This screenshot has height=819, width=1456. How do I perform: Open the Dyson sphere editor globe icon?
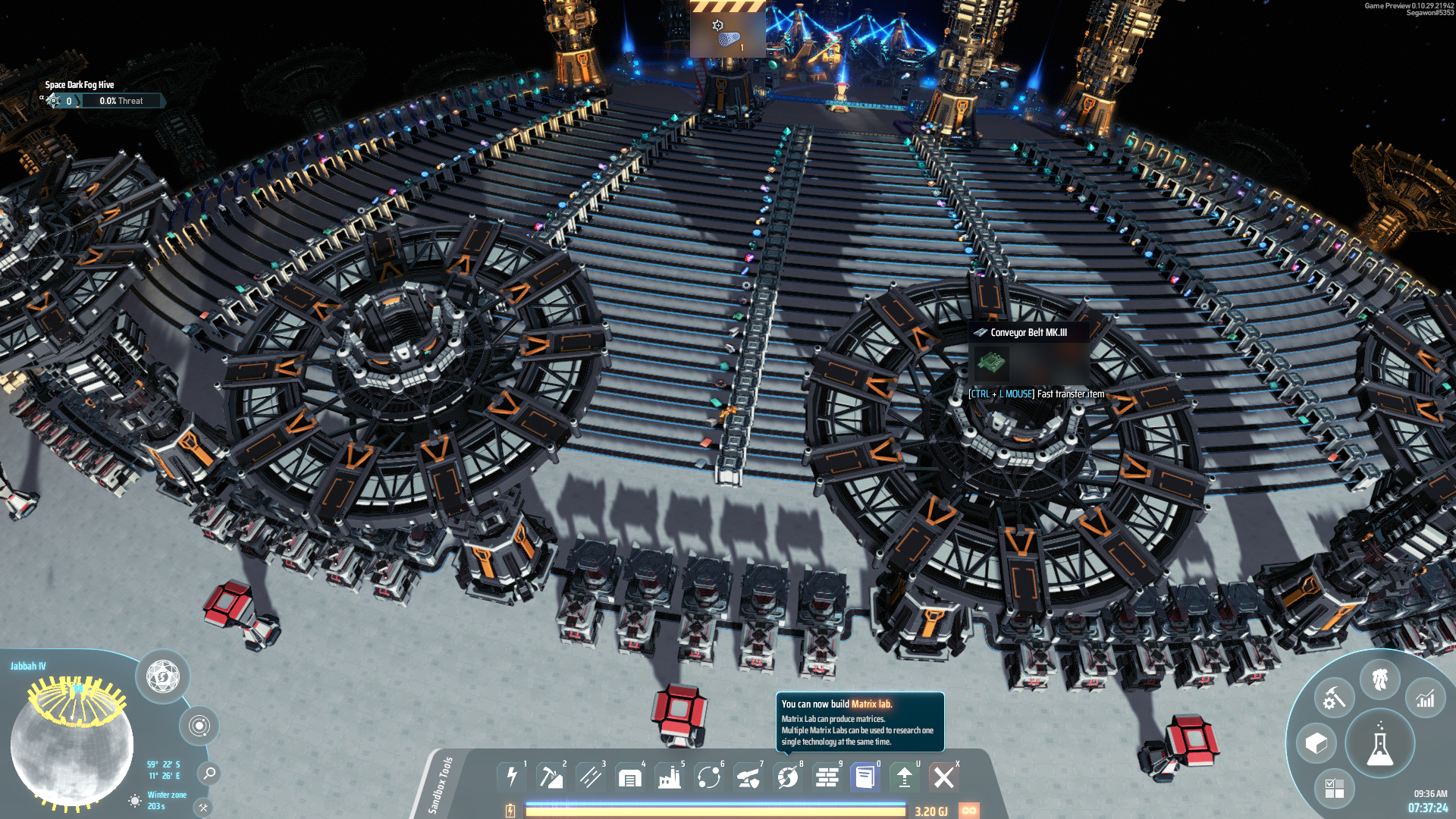click(x=163, y=676)
